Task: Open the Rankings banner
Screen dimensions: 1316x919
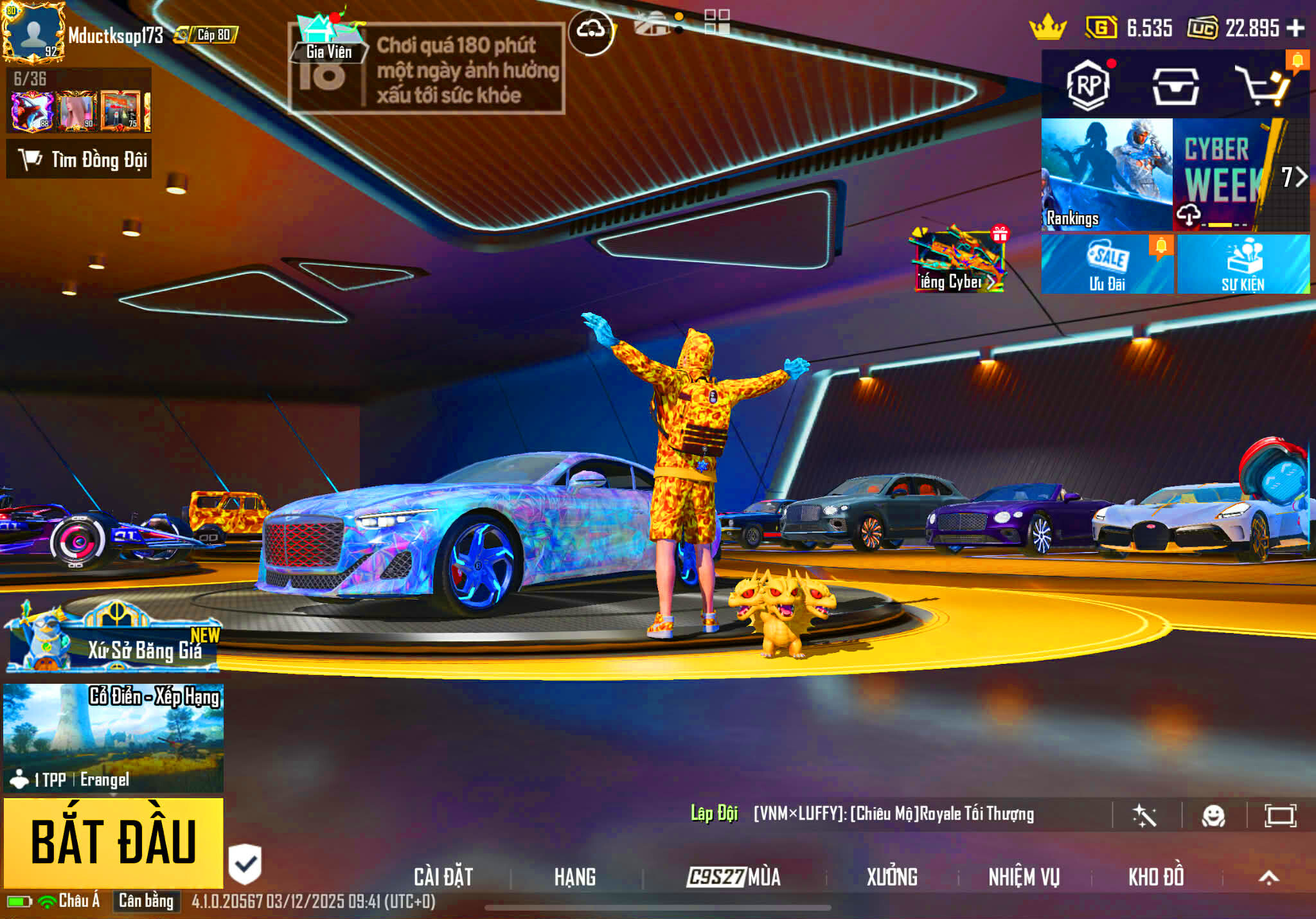Action: (1107, 174)
